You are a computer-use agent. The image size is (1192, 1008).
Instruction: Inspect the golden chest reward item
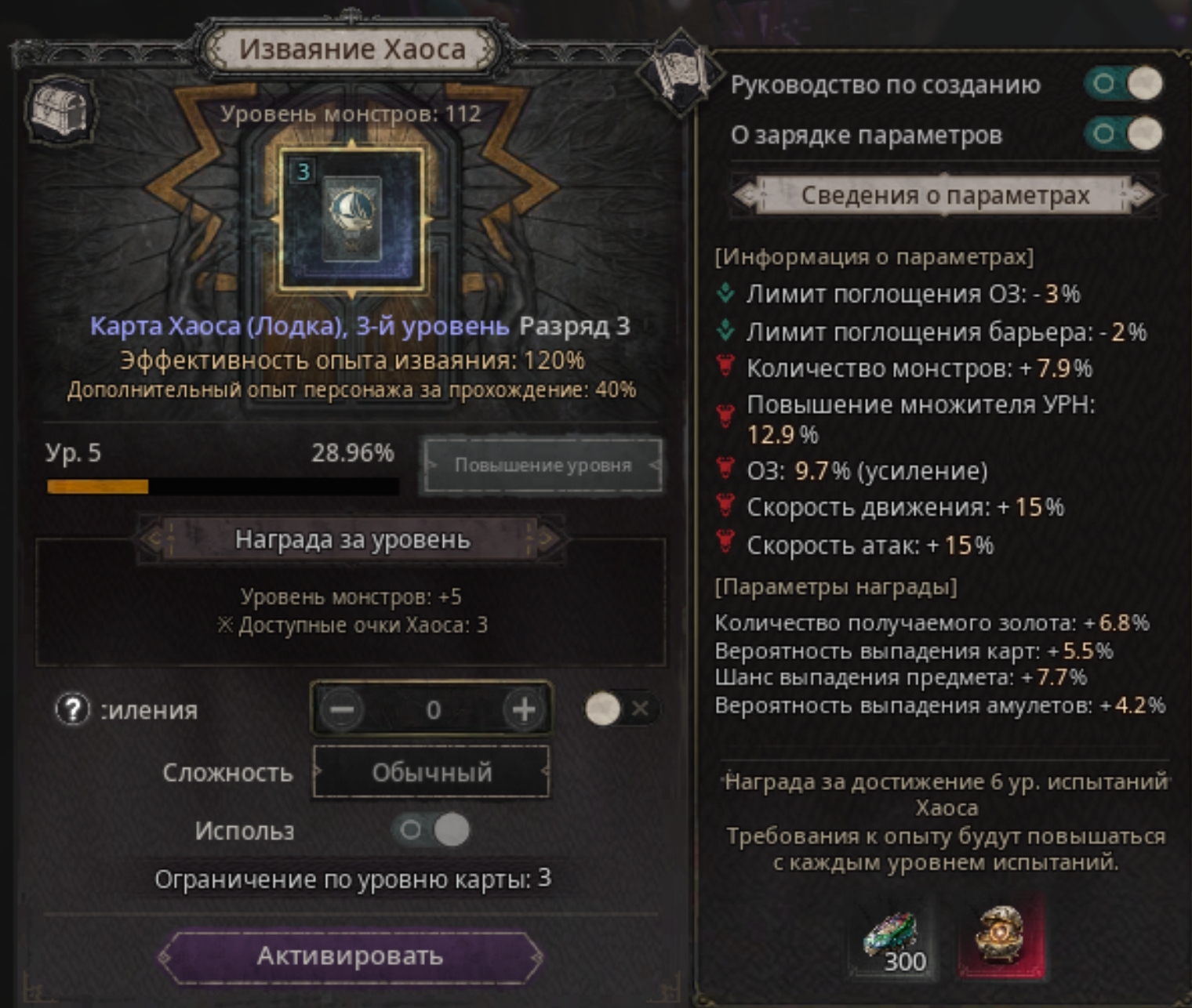tap(1001, 937)
